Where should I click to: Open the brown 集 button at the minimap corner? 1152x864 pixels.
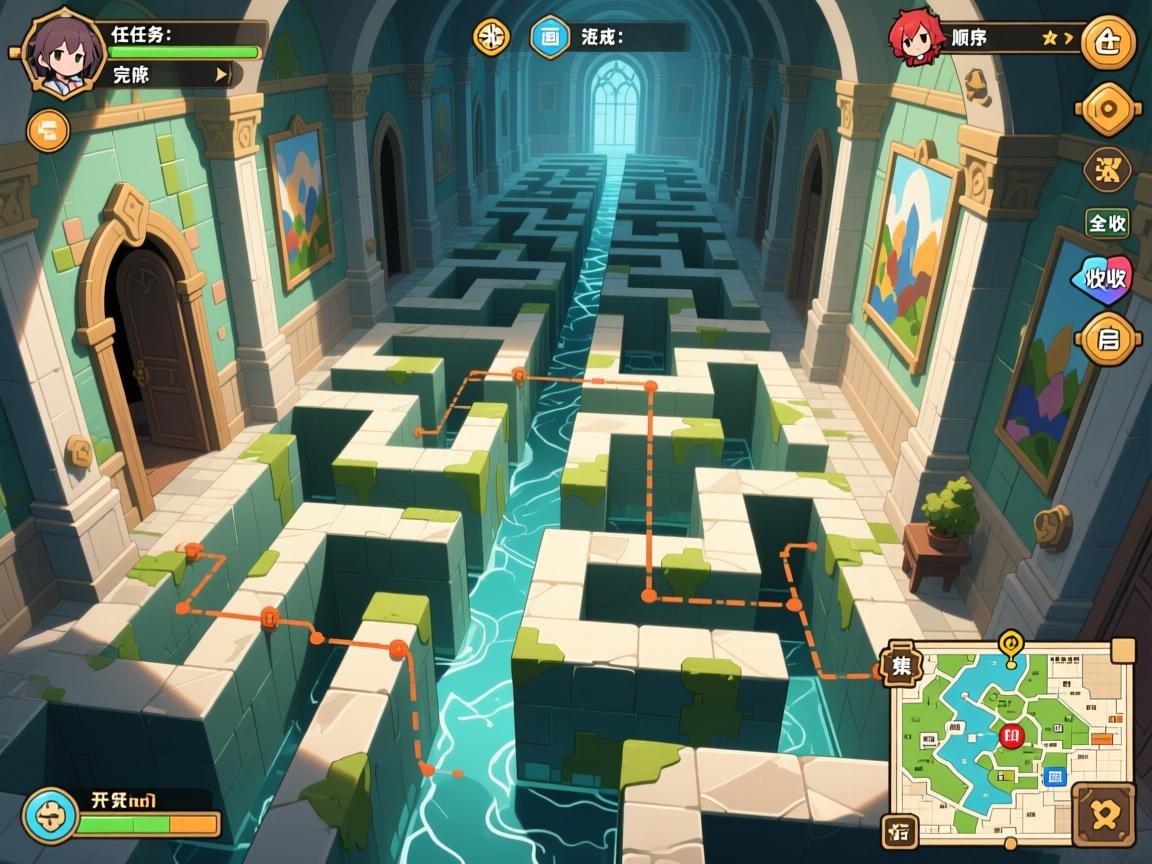pos(901,665)
